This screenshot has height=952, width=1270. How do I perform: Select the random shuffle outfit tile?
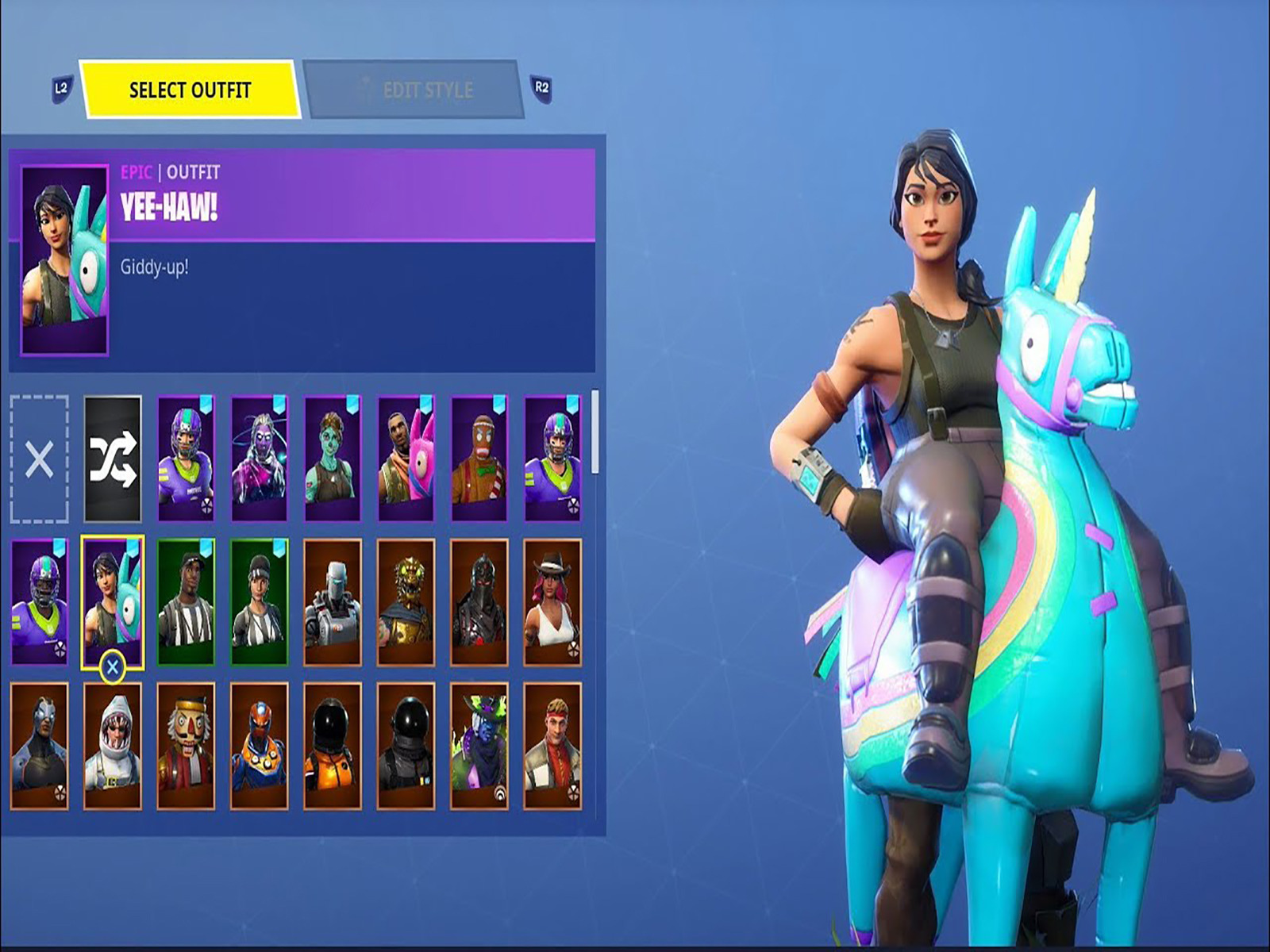pyautogui.click(x=113, y=459)
